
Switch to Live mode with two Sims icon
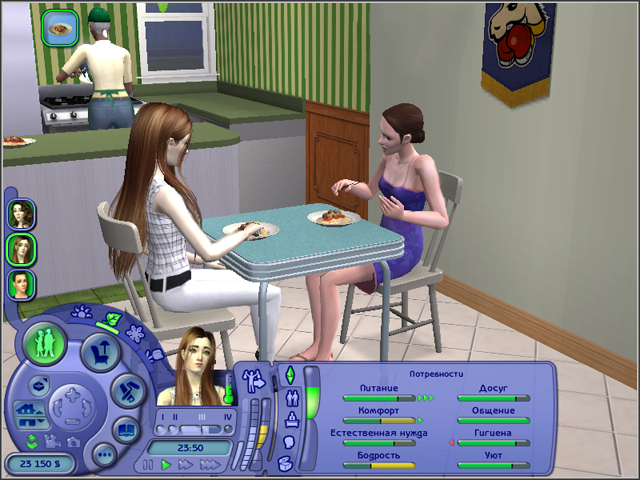tap(45, 343)
